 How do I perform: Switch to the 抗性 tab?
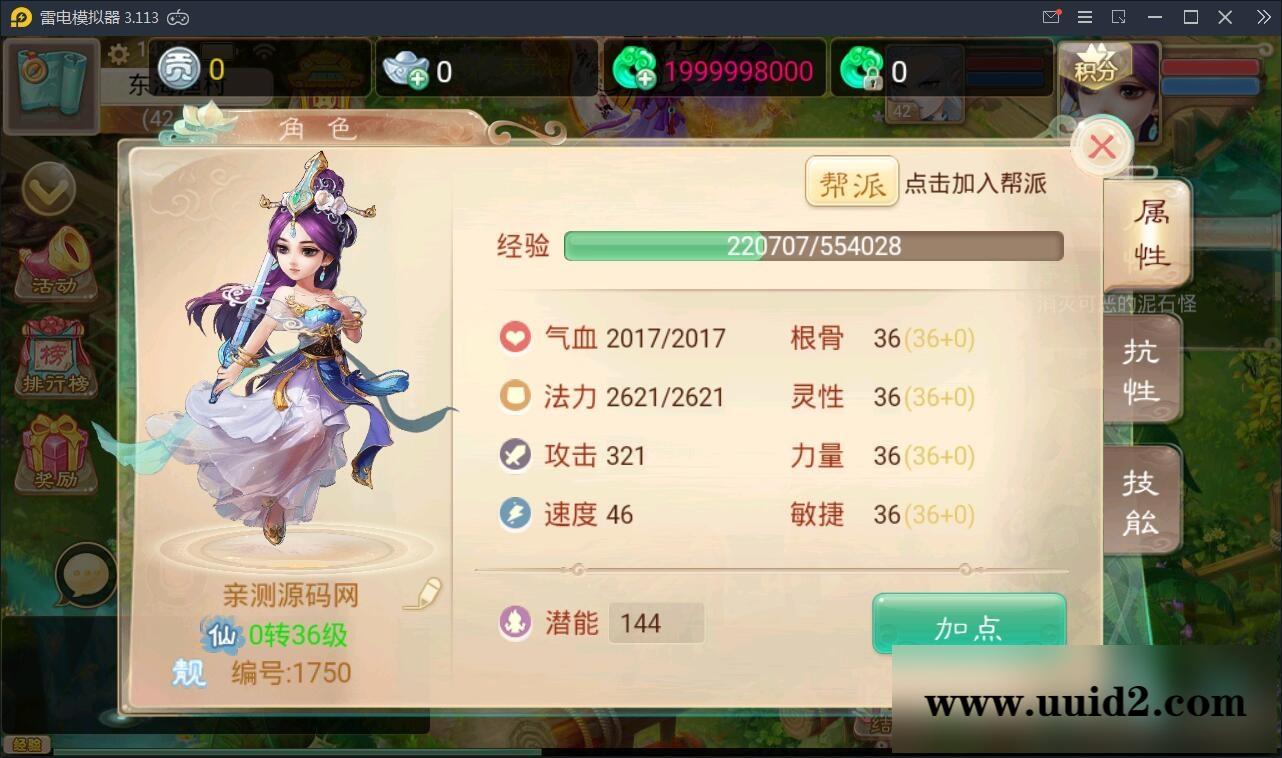tap(1141, 368)
